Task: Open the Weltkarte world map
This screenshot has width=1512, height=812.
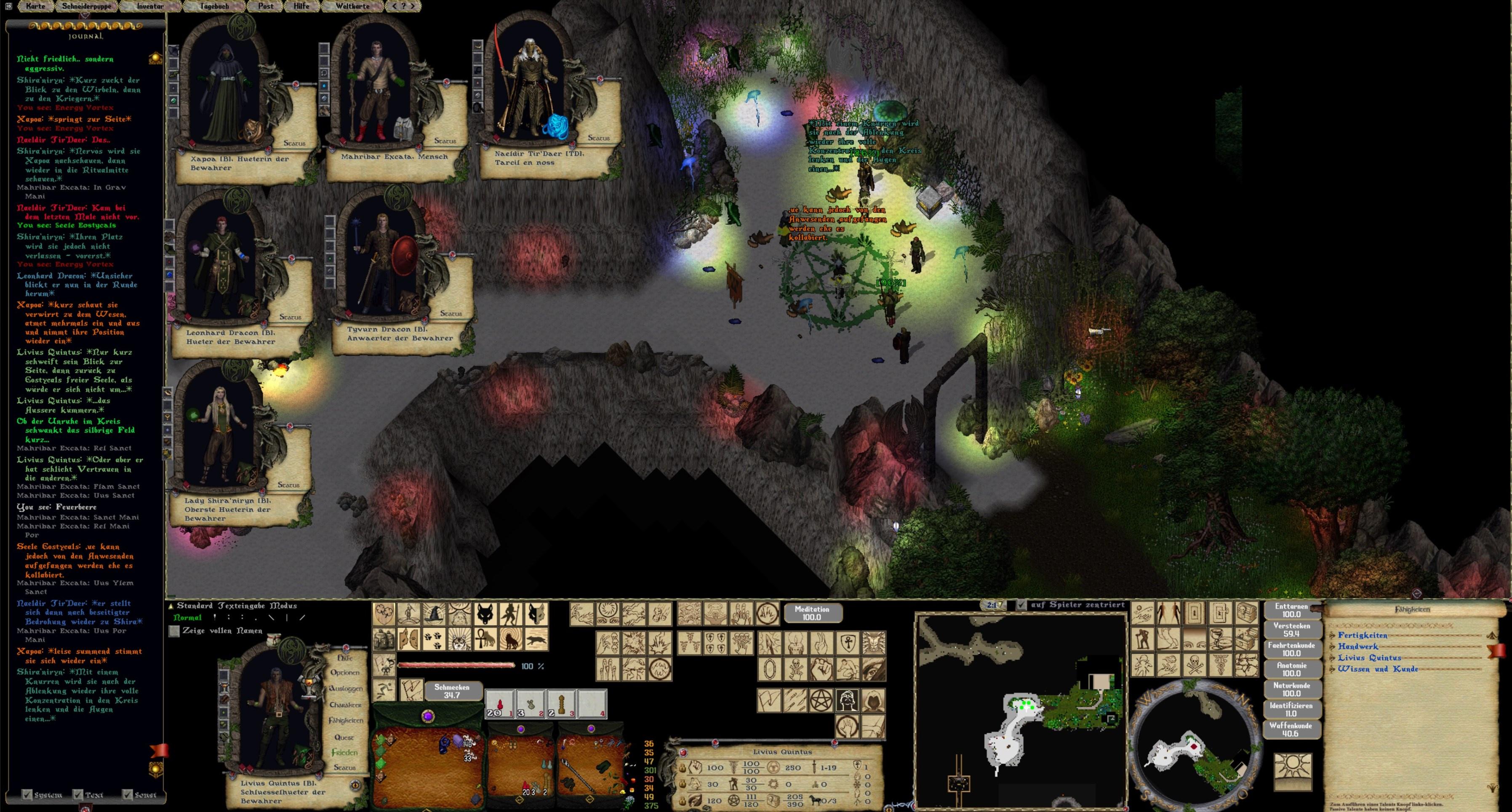Action: [352, 6]
